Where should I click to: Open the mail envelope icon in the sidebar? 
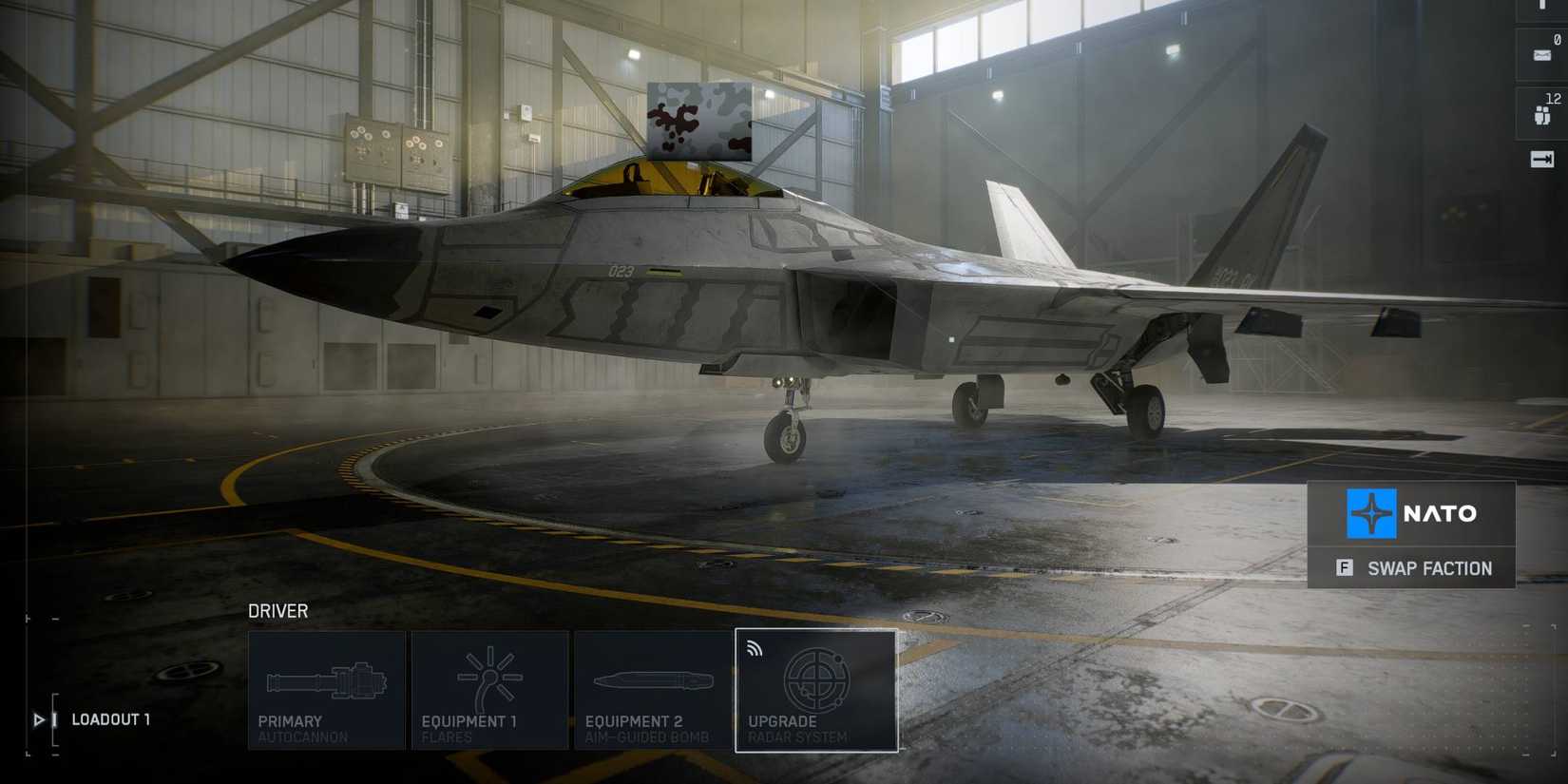point(1542,54)
